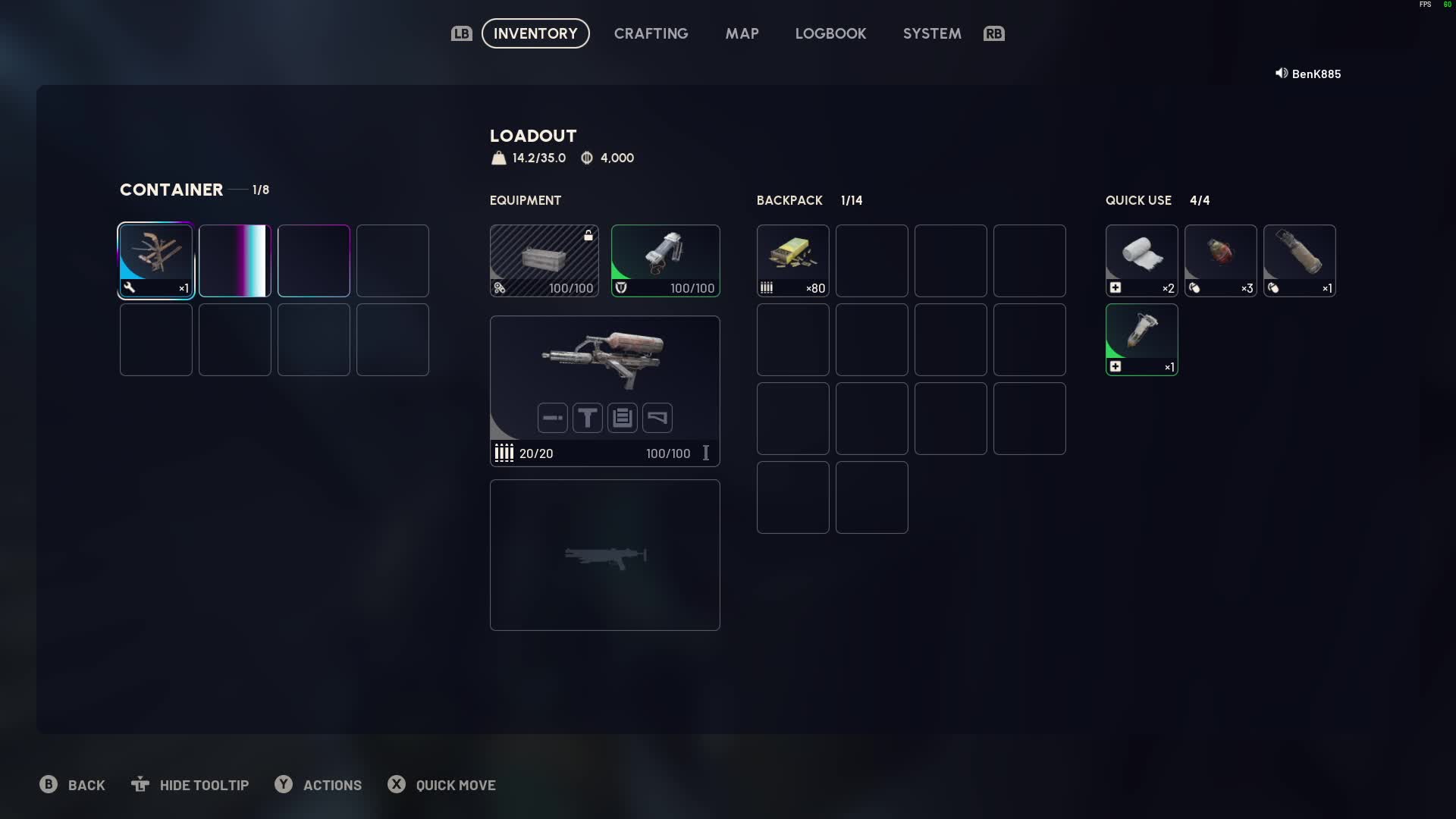The width and height of the screenshot is (1456, 819).
Task: Switch to the Inventory tab
Action: click(535, 33)
